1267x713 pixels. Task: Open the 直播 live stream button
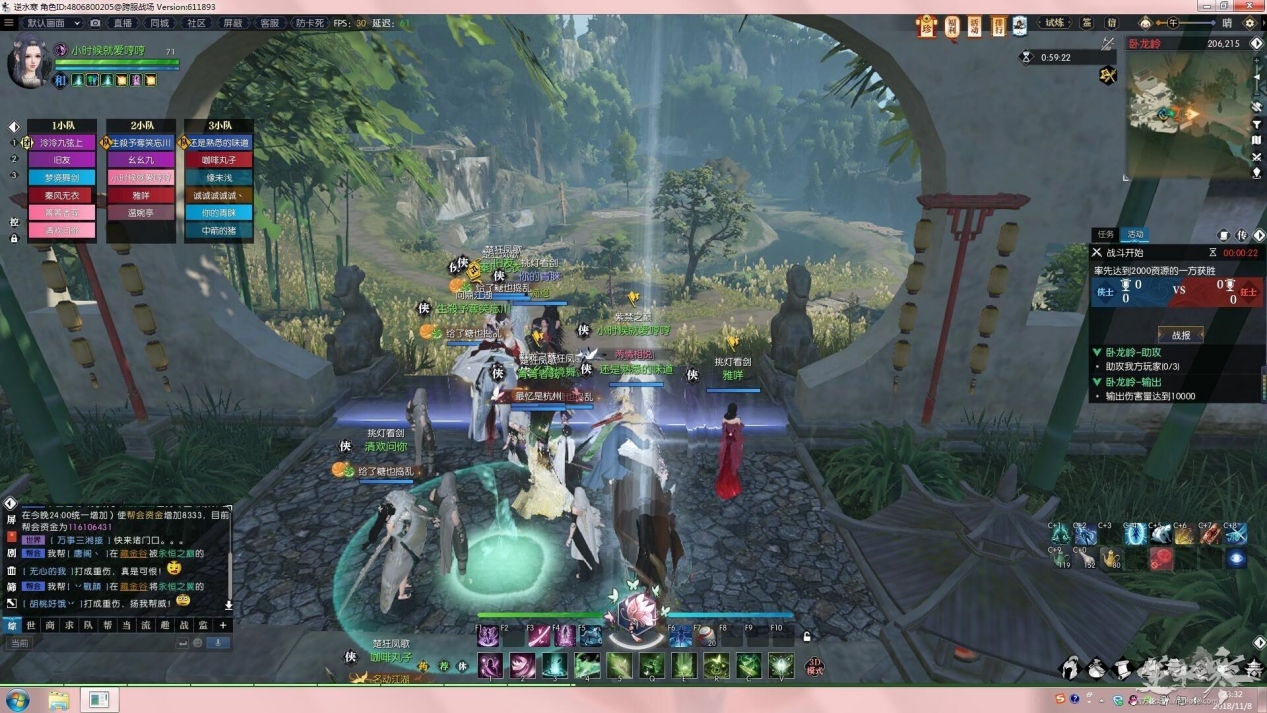123,23
